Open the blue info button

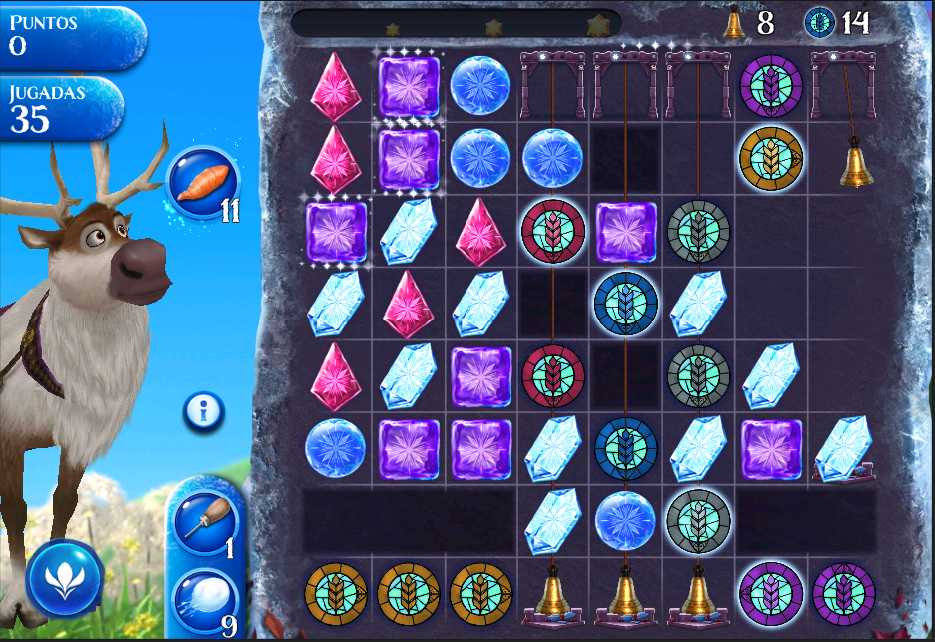(x=203, y=411)
